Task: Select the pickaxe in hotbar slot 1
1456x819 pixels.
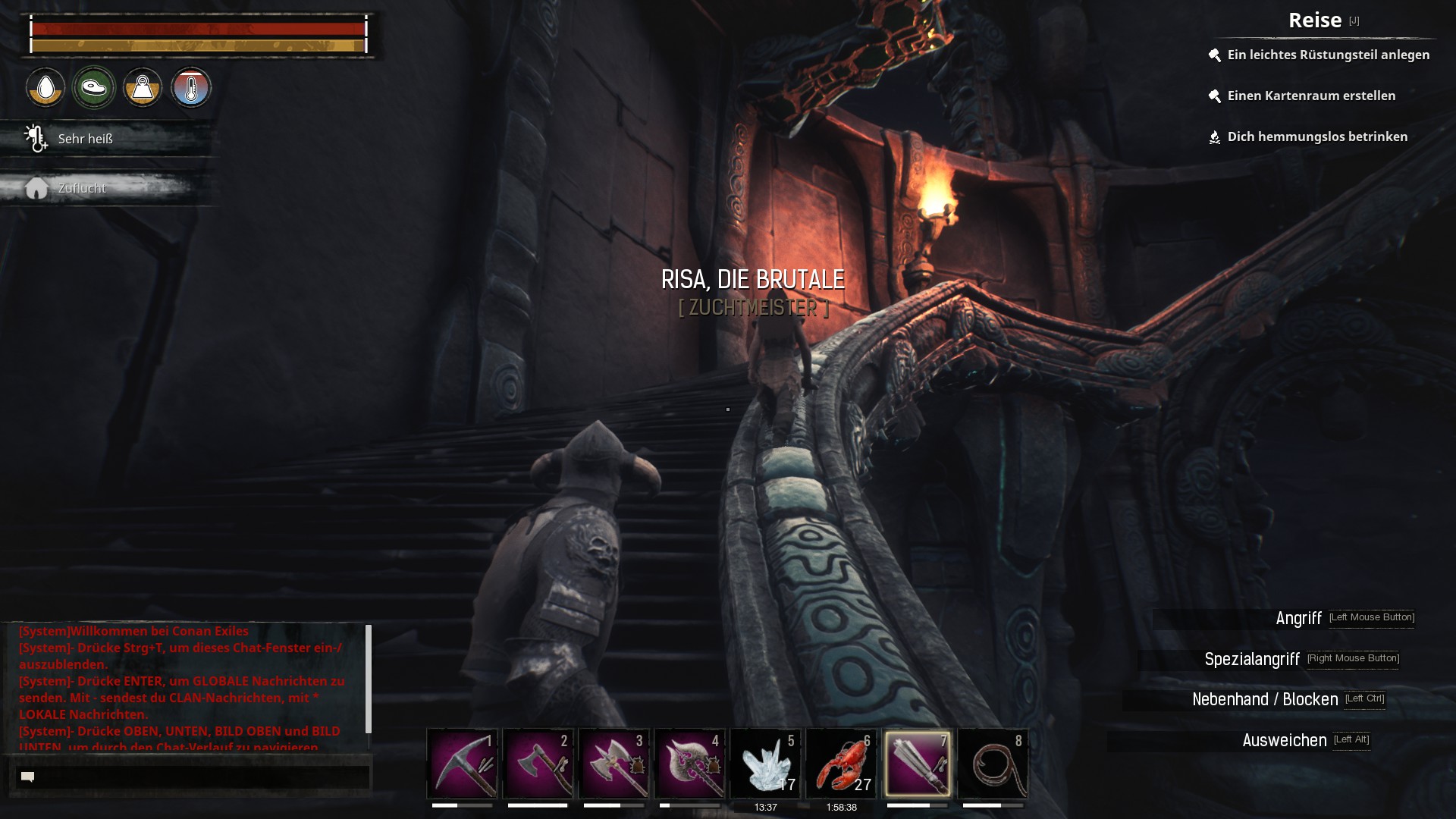Action: 462,764
